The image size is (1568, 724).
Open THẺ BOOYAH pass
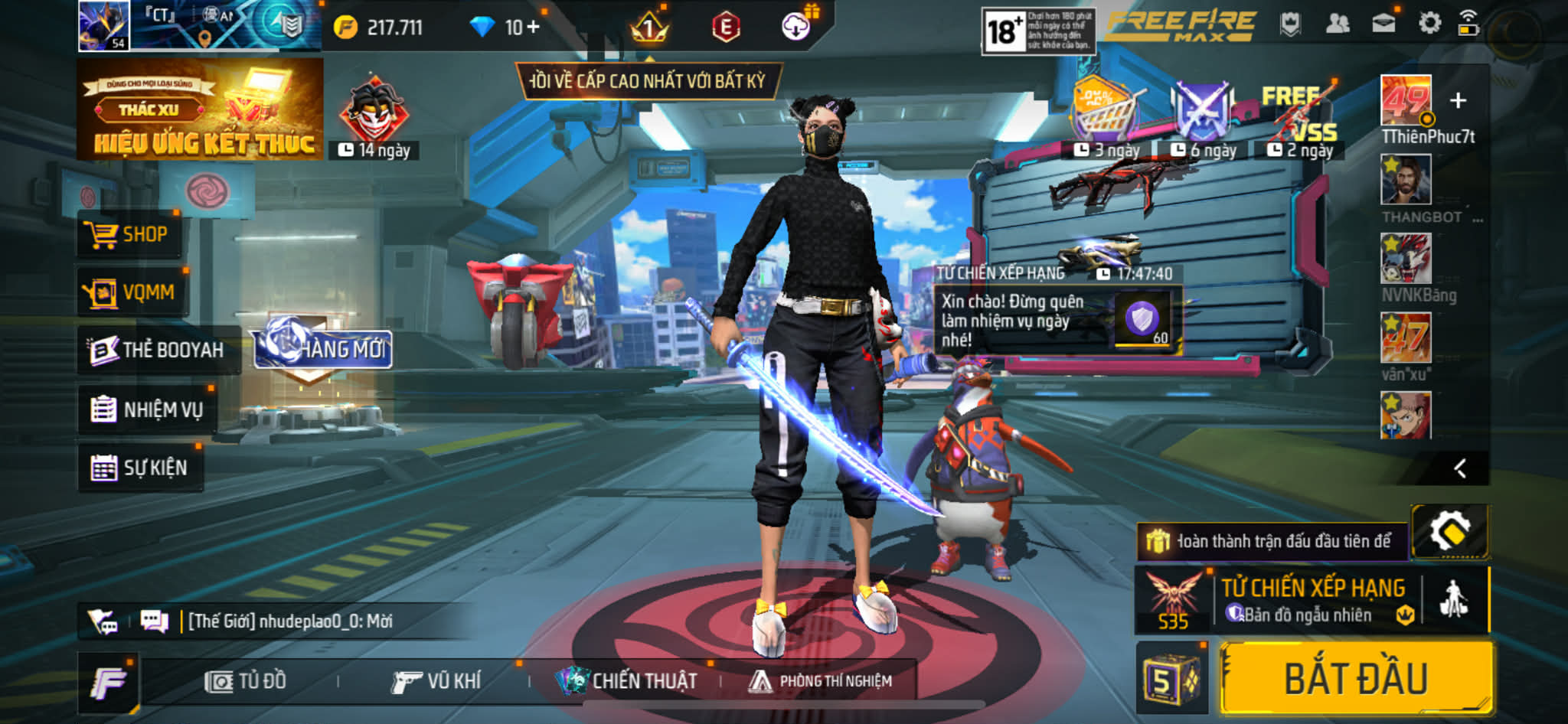158,351
